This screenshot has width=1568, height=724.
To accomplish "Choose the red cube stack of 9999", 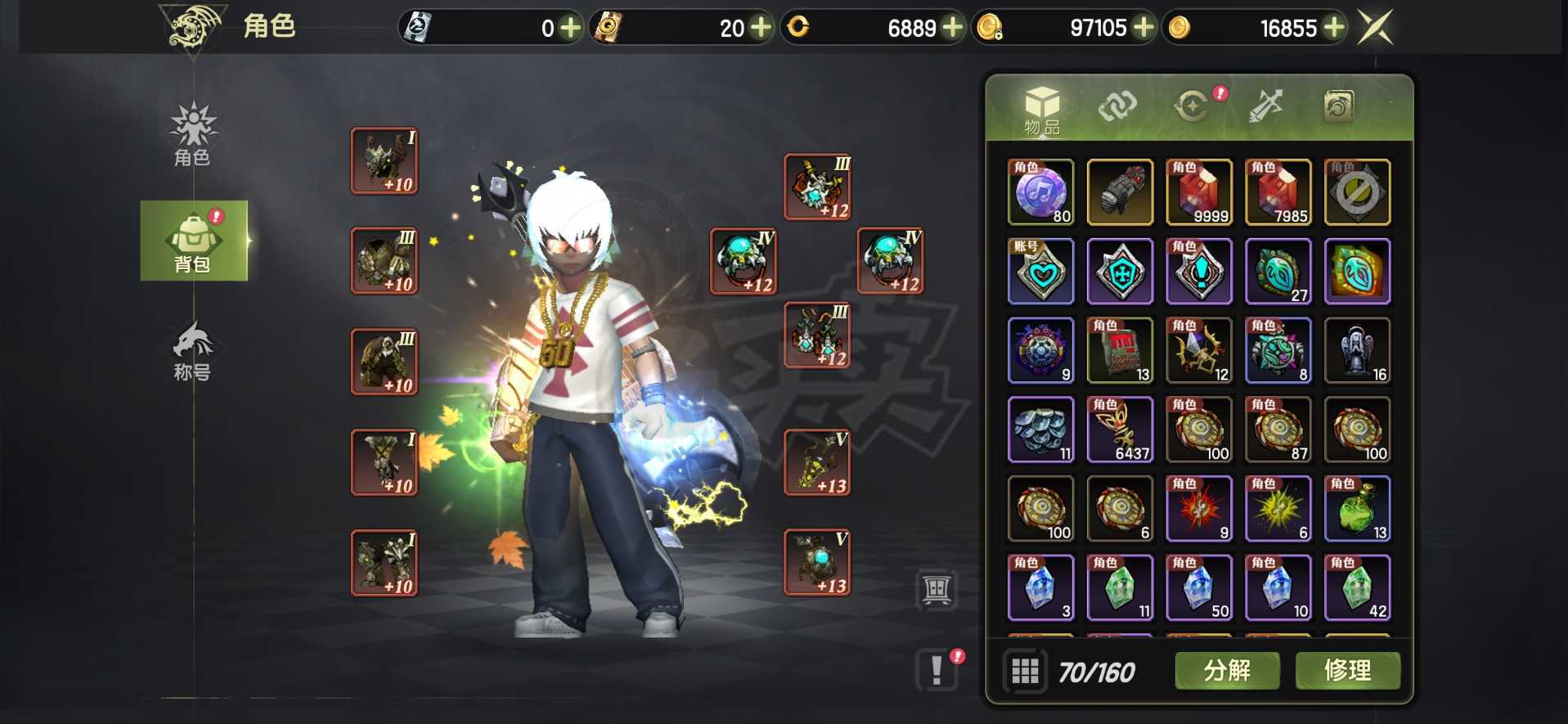I will click(1199, 192).
